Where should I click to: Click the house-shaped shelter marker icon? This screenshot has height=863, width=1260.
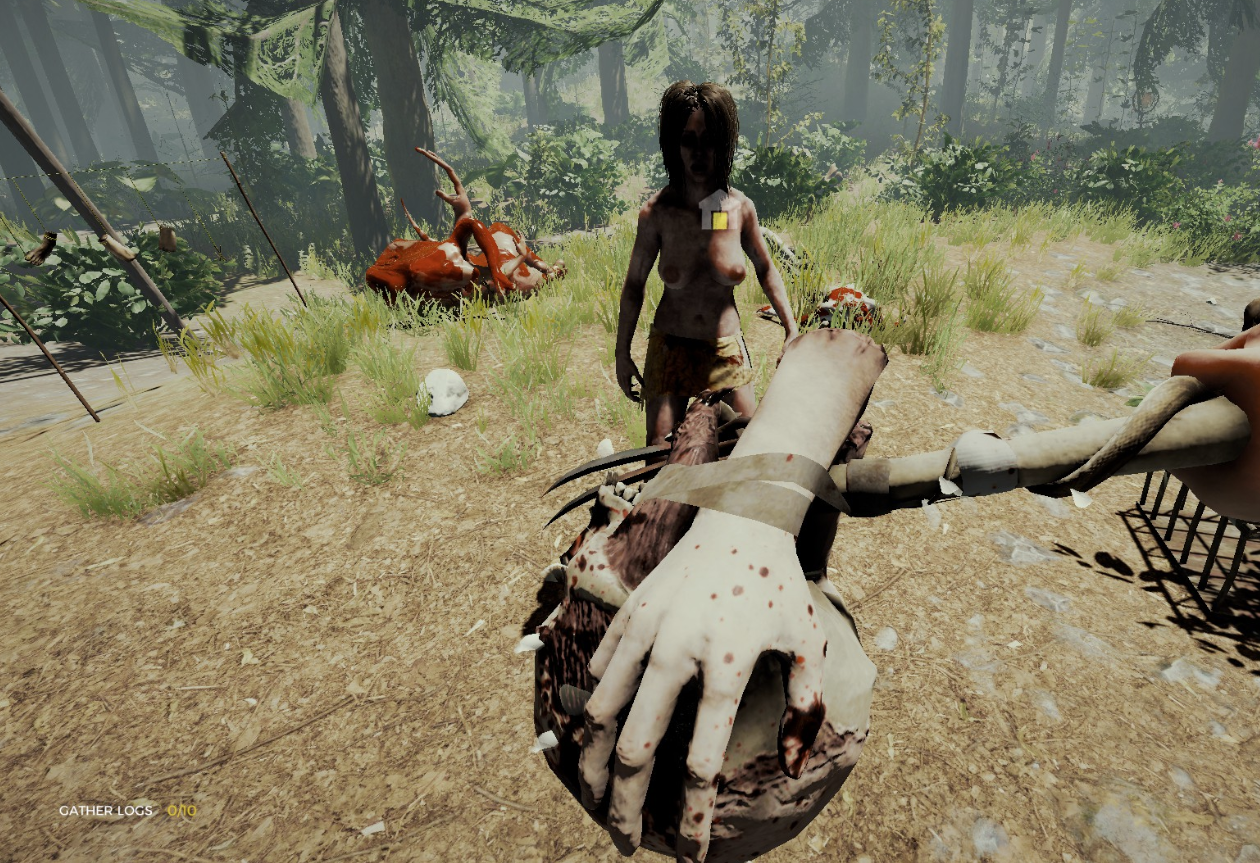716,211
